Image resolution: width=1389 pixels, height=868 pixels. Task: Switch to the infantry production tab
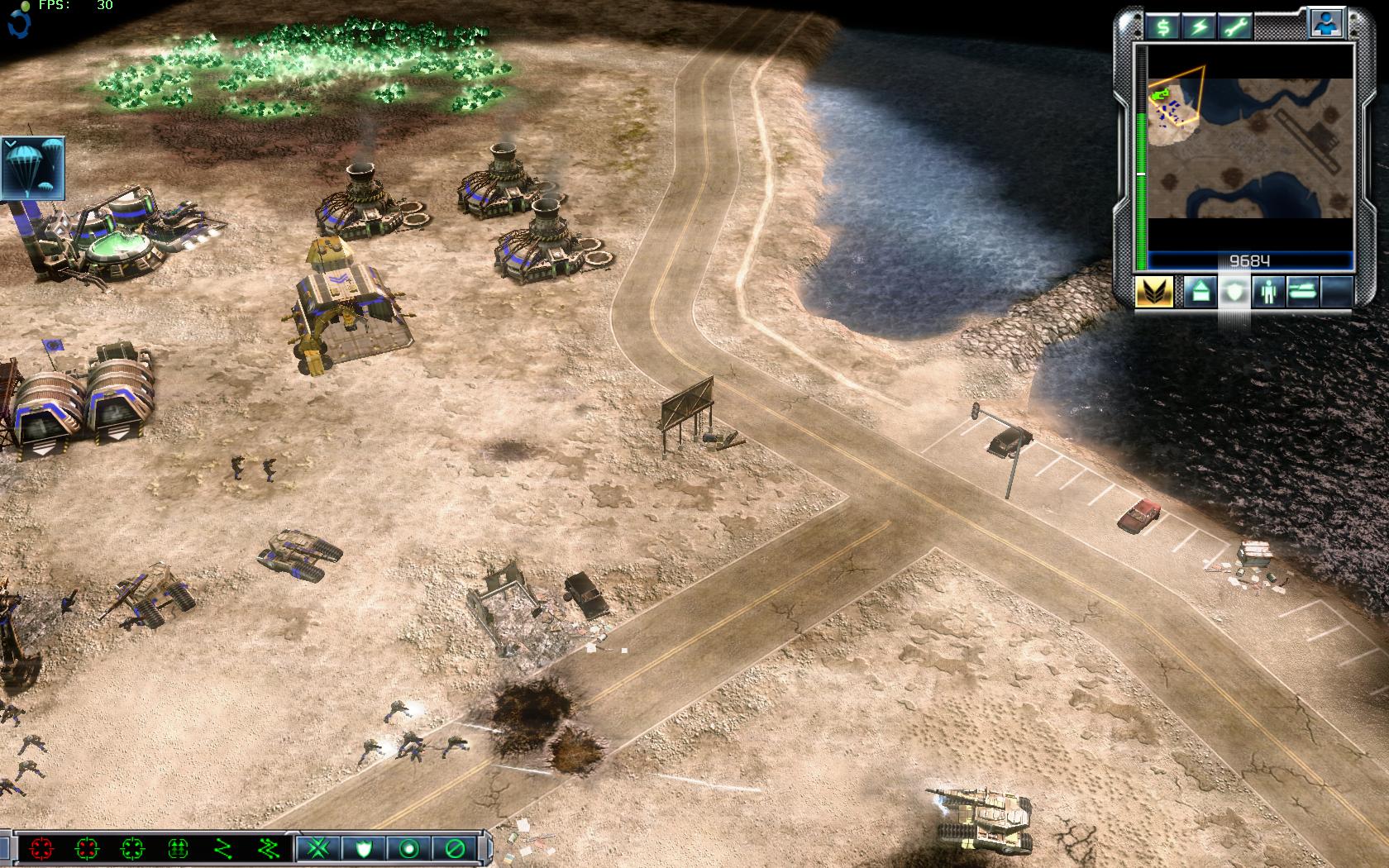1267,292
